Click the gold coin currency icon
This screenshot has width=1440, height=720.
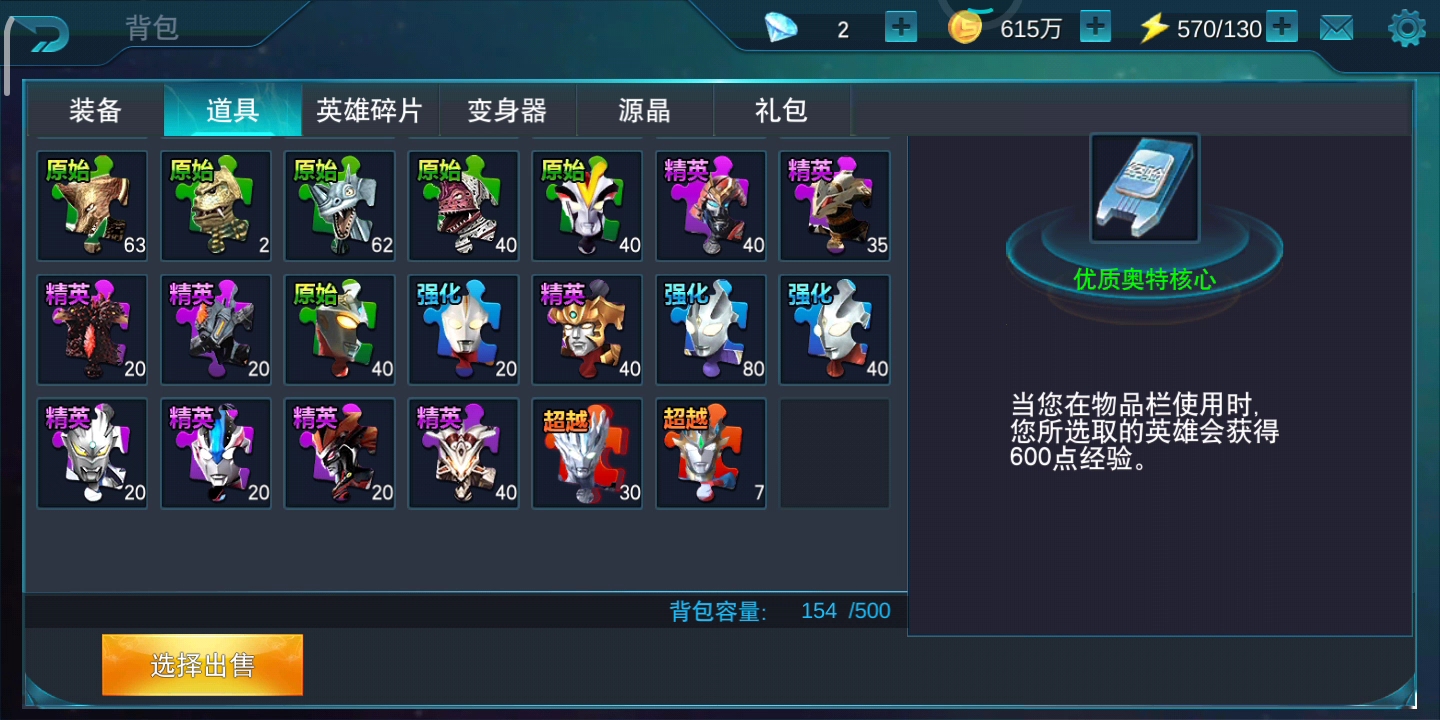[966, 28]
